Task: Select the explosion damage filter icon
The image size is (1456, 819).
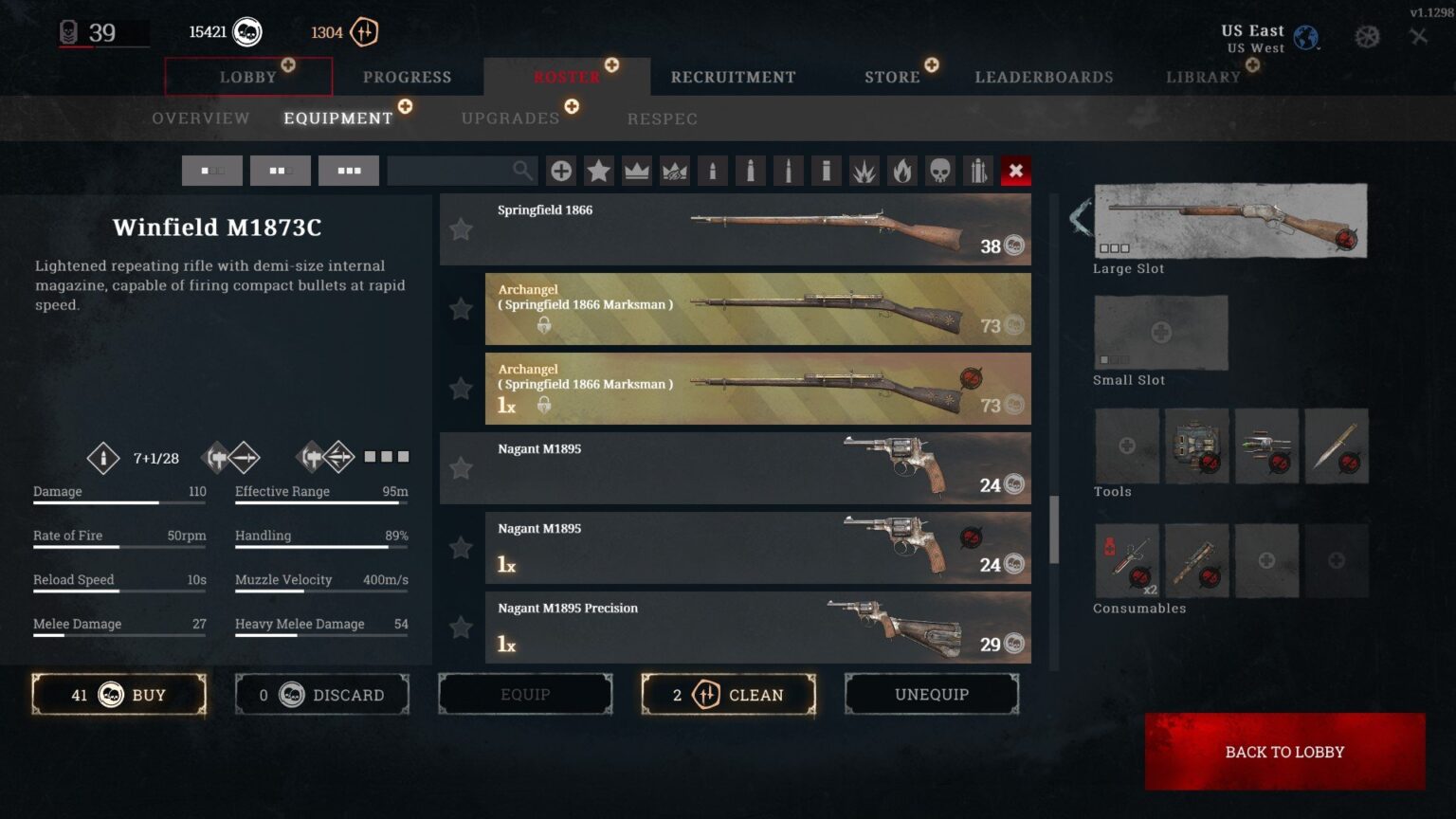Action: click(864, 171)
